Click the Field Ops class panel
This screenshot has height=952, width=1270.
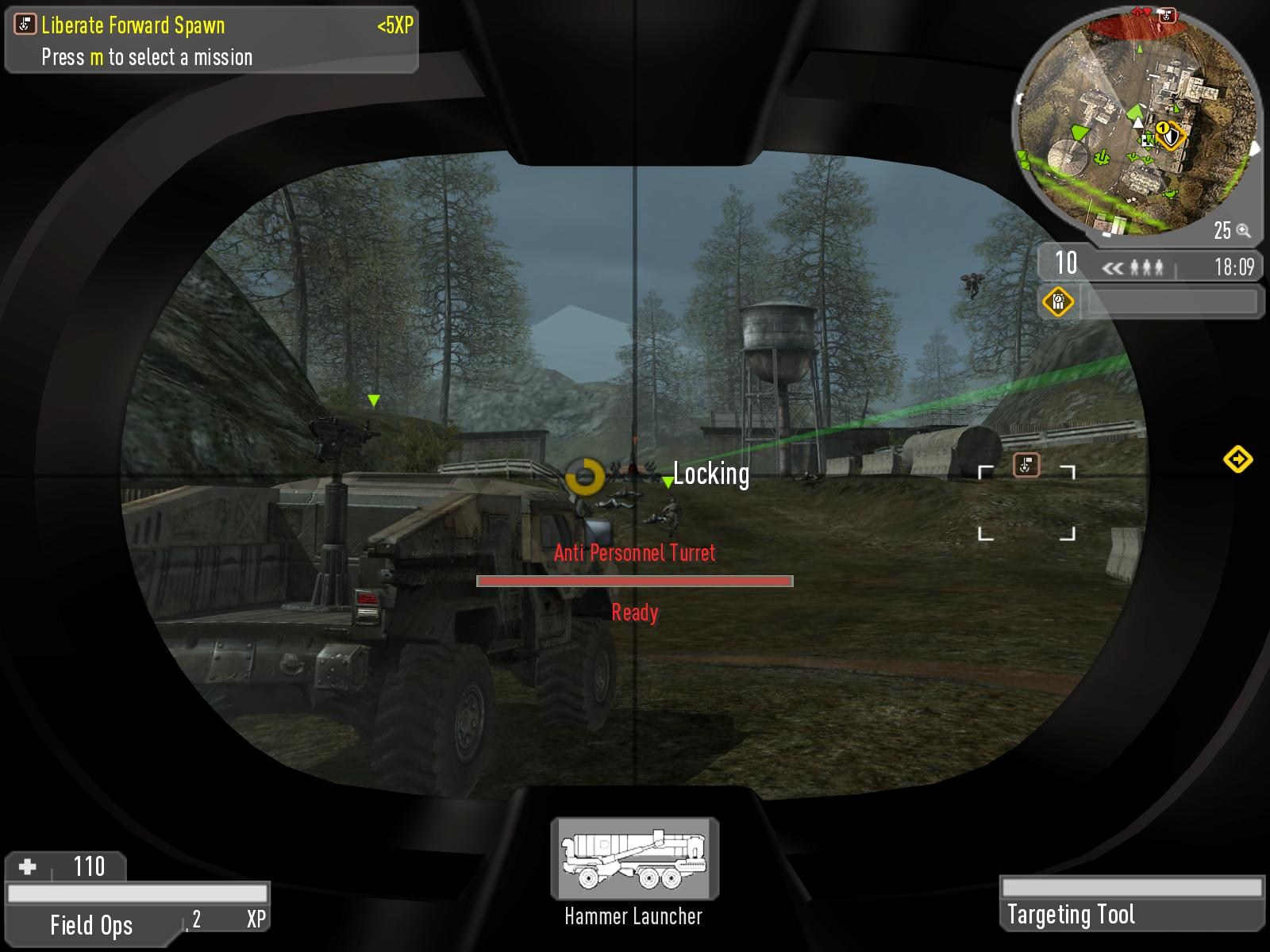pos(91,925)
